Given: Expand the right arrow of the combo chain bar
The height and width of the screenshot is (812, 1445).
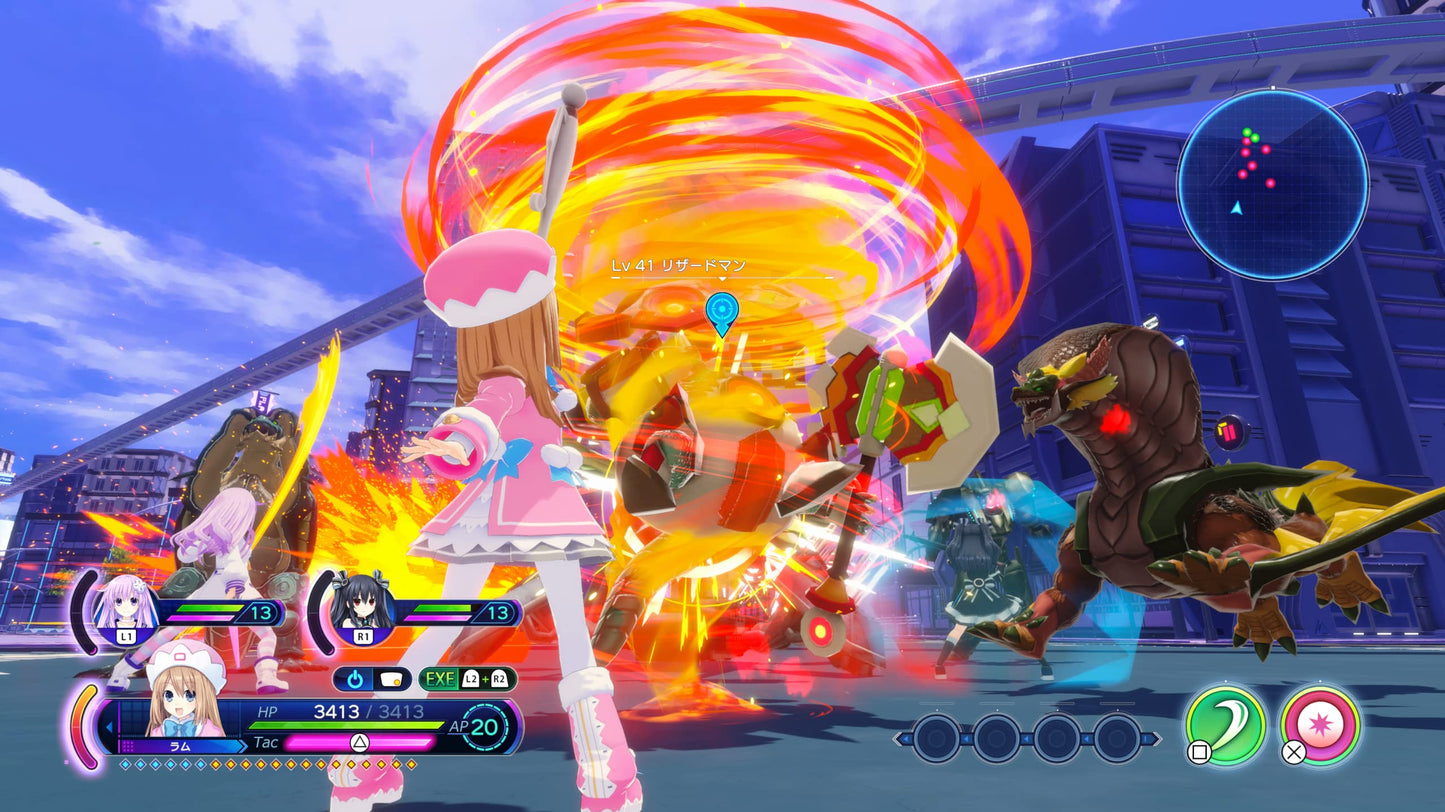Looking at the screenshot, I should [x=1156, y=738].
